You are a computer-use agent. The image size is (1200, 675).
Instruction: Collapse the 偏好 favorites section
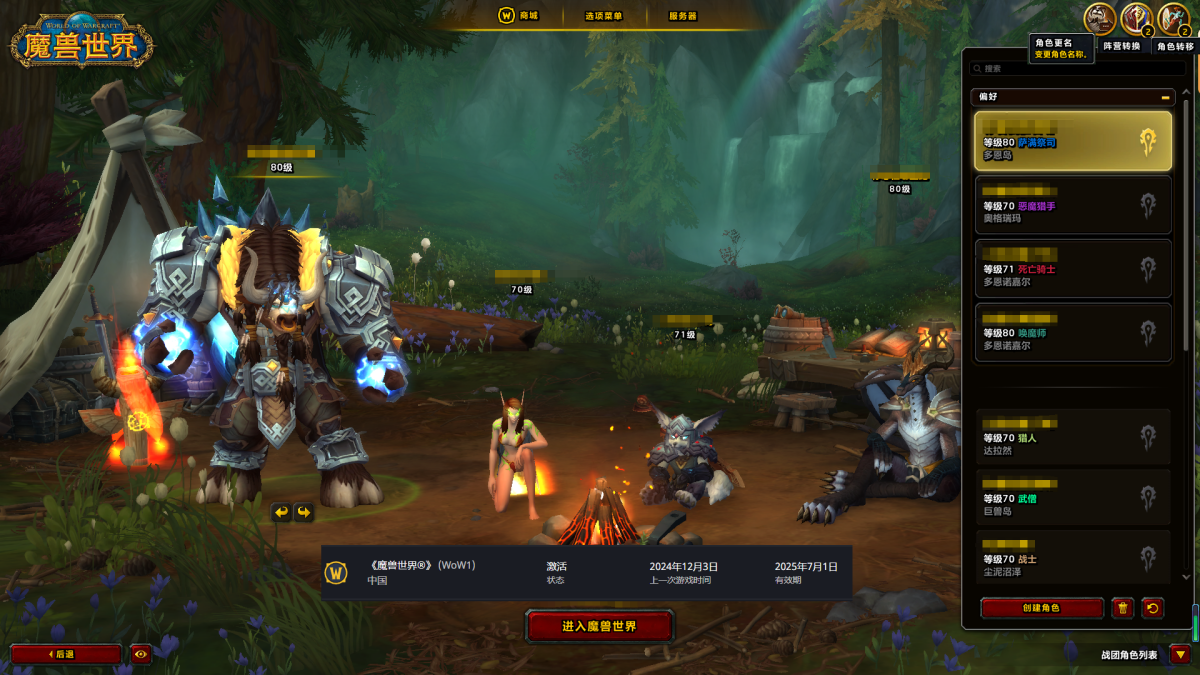point(1166,97)
